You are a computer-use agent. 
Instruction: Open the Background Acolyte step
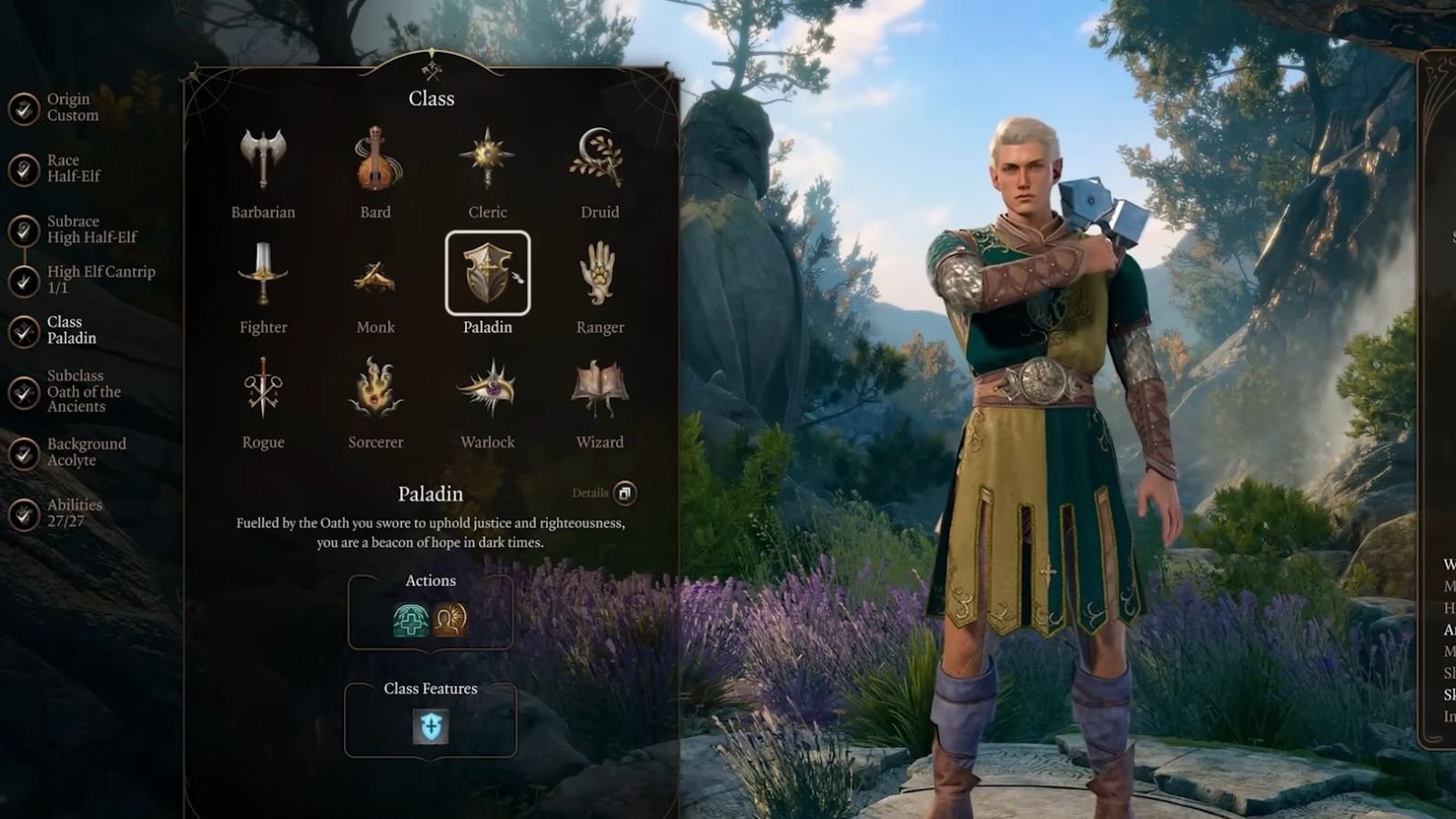[x=85, y=452]
